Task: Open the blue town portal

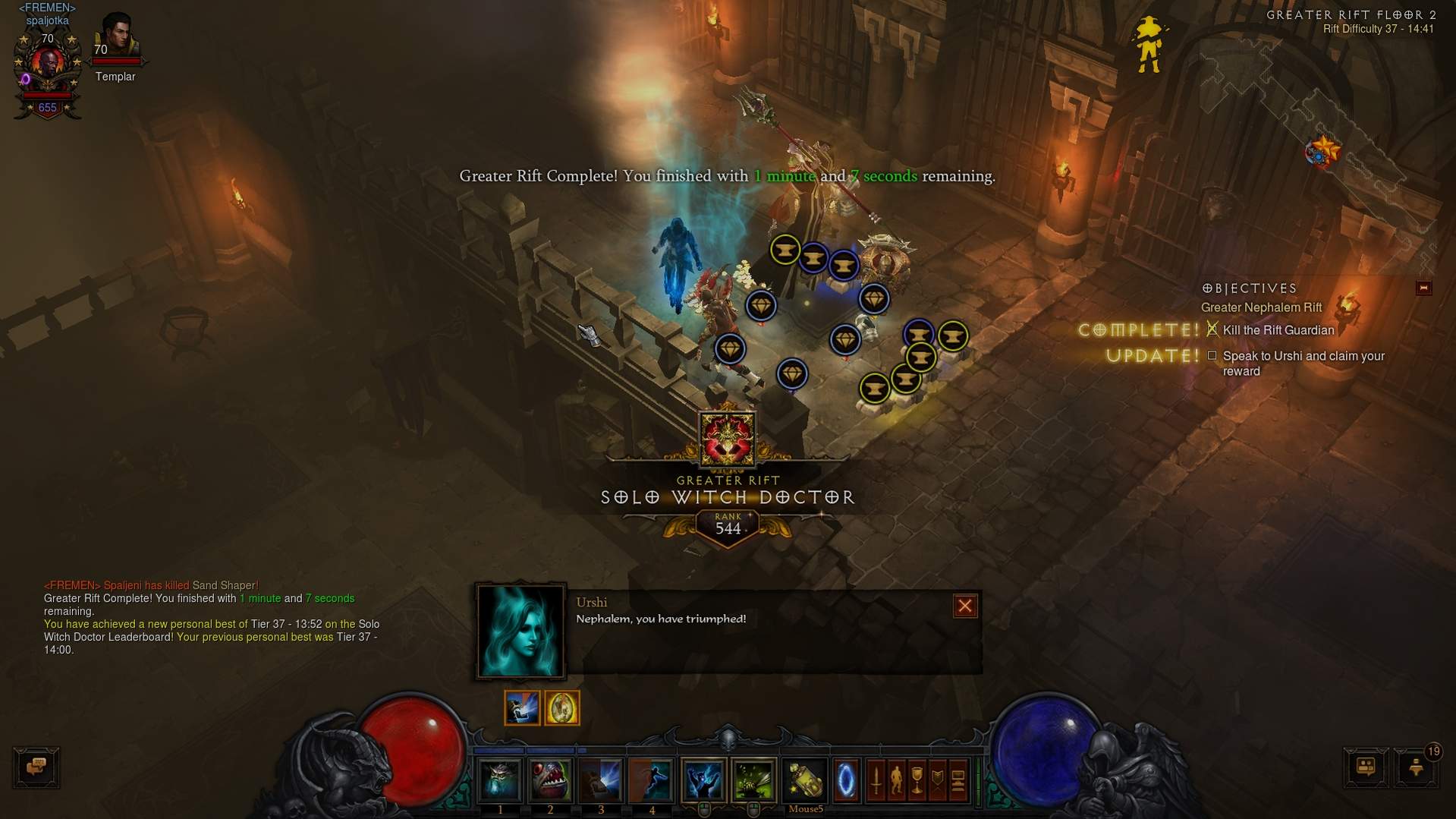Action: tap(846, 780)
